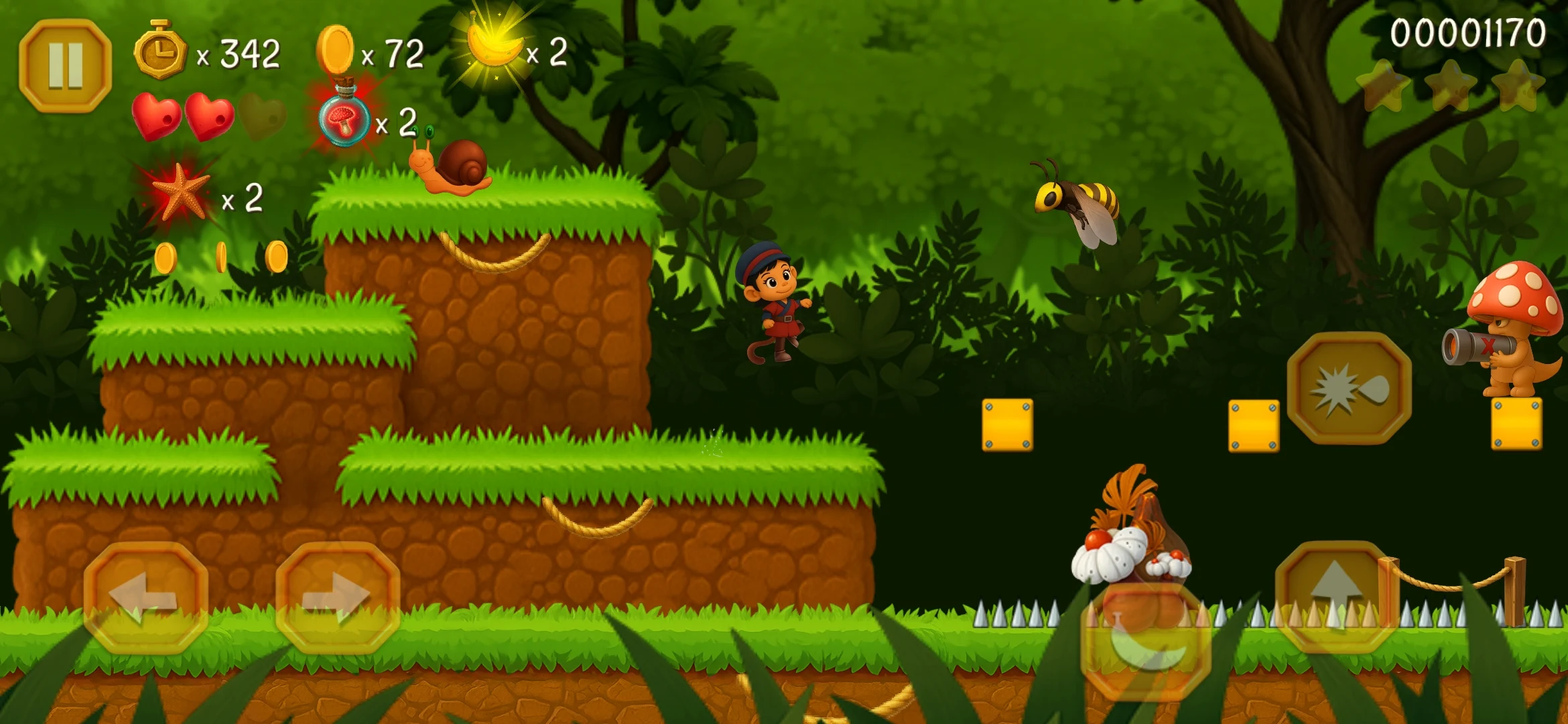Image resolution: width=1568 pixels, height=724 pixels.
Task: Activate the splat attack button
Action: point(1349,388)
